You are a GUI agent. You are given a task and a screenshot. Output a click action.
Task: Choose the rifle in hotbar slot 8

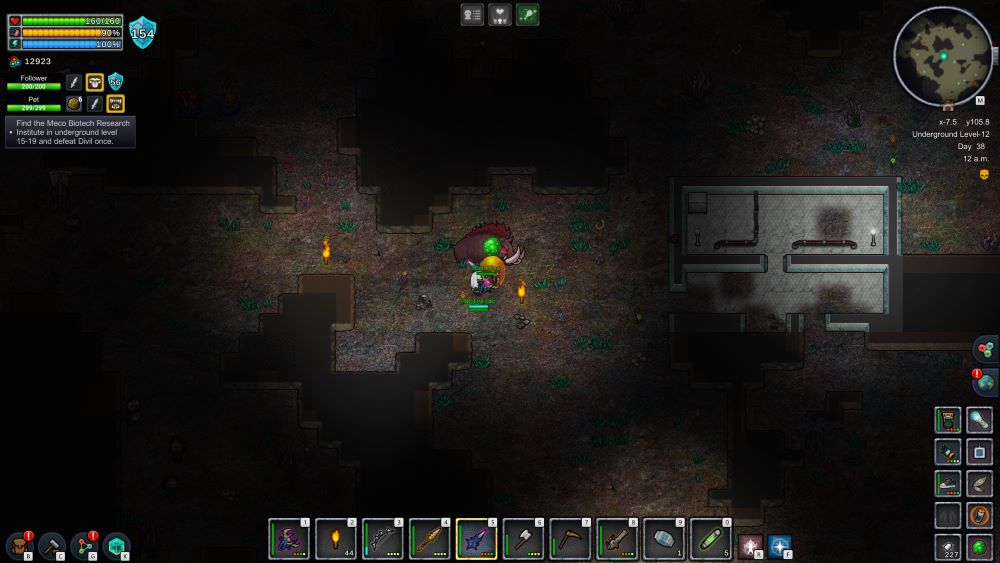coord(618,538)
